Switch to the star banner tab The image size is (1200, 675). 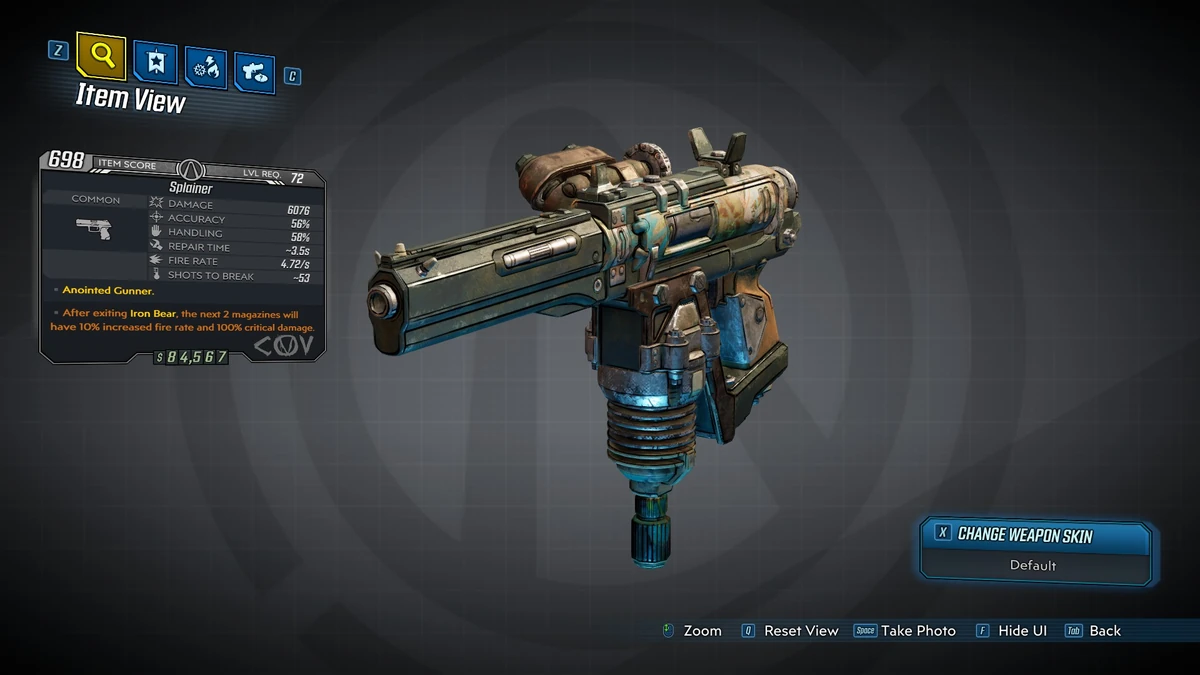(155, 64)
